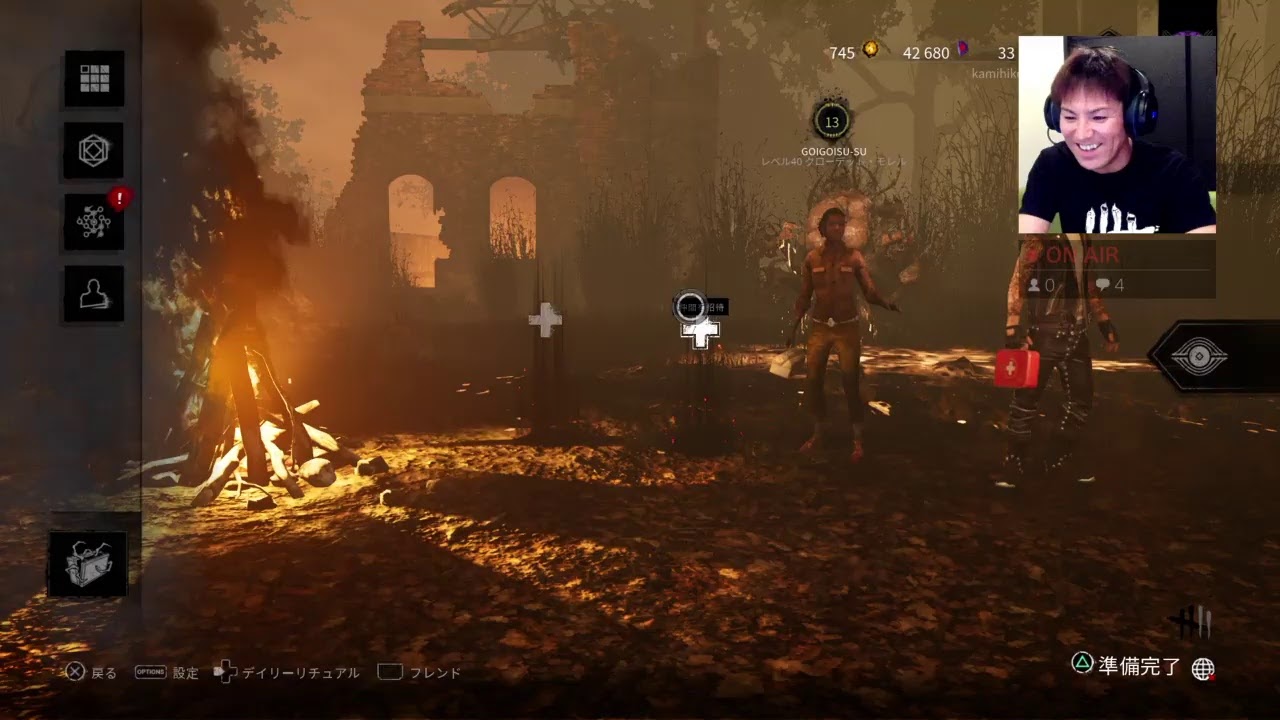Screen dimensions: 1280x720
Task: Click the globe network icon
Action: point(1203,669)
